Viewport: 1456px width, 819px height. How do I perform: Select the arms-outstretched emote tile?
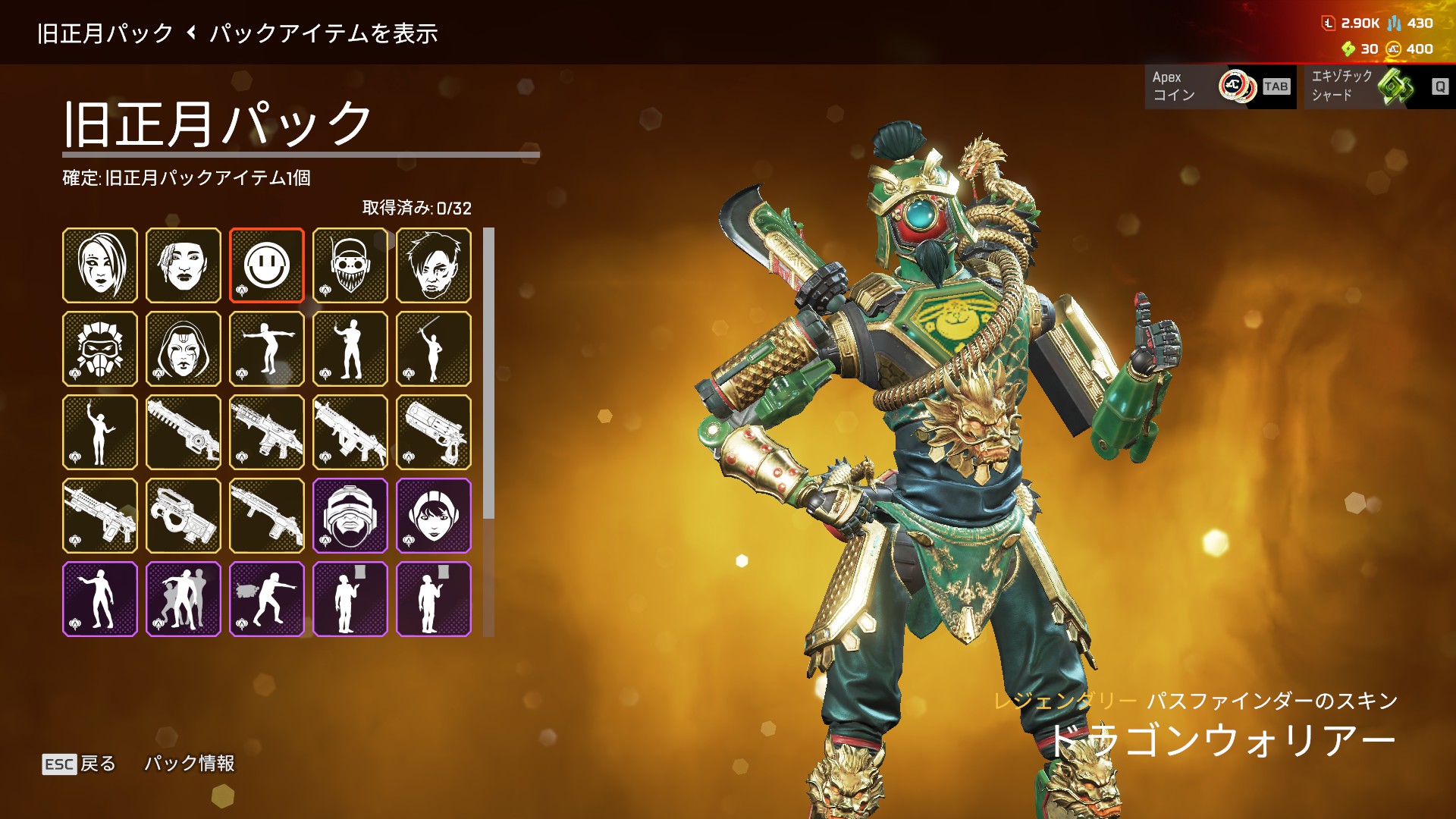(x=266, y=349)
